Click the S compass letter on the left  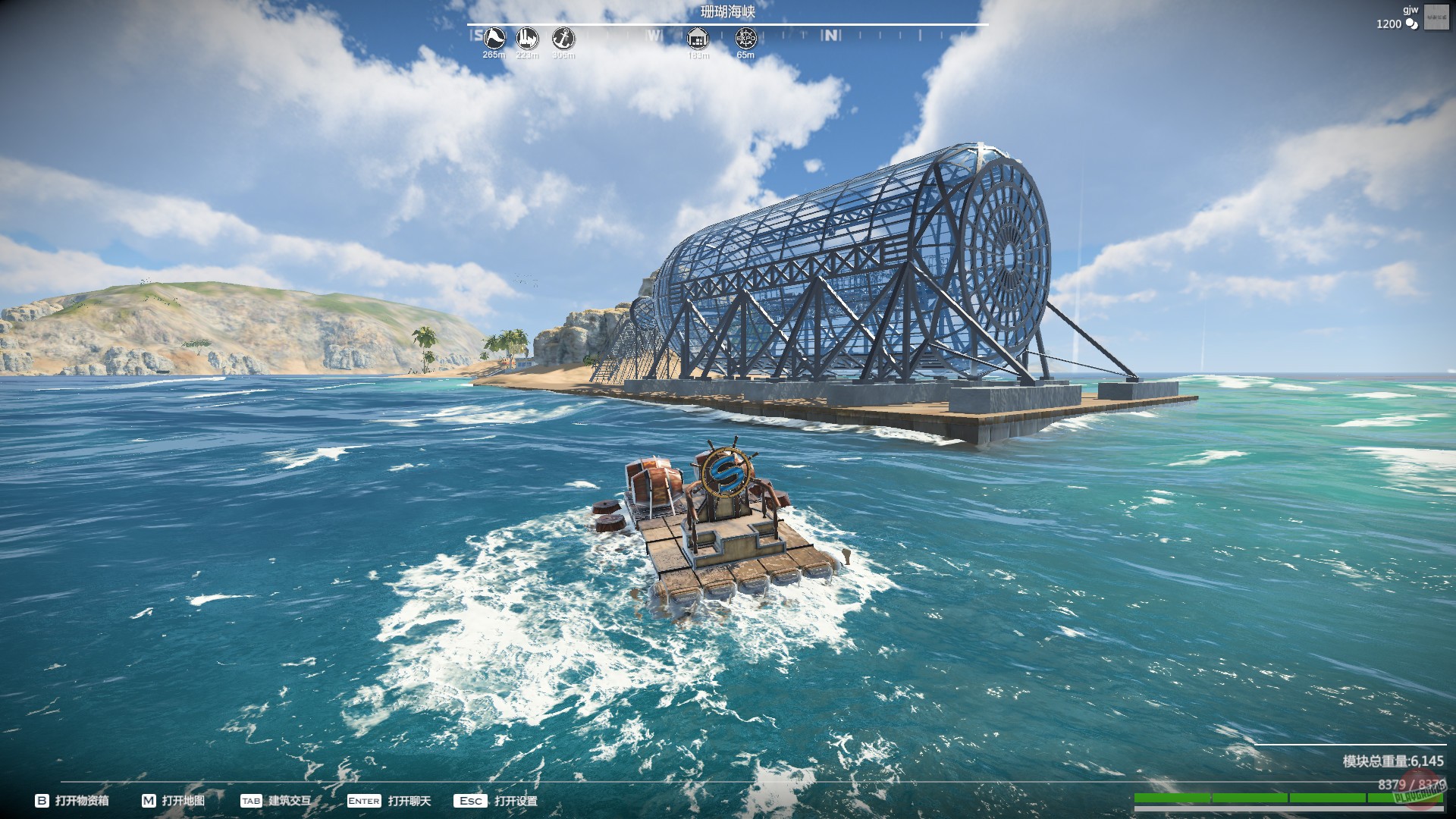click(x=476, y=34)
